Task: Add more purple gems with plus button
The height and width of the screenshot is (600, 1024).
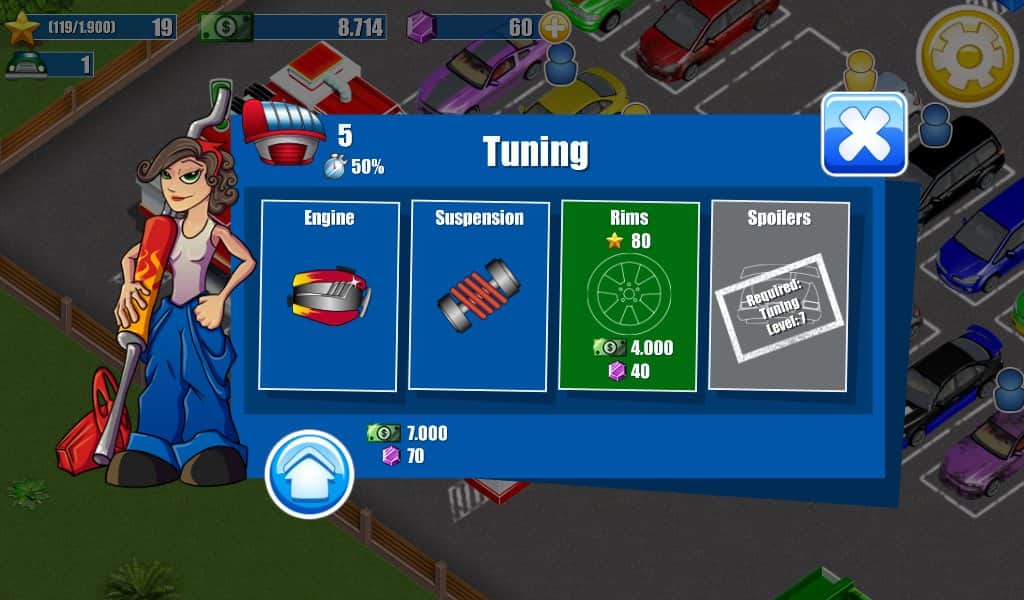Action: click(554, 27)
